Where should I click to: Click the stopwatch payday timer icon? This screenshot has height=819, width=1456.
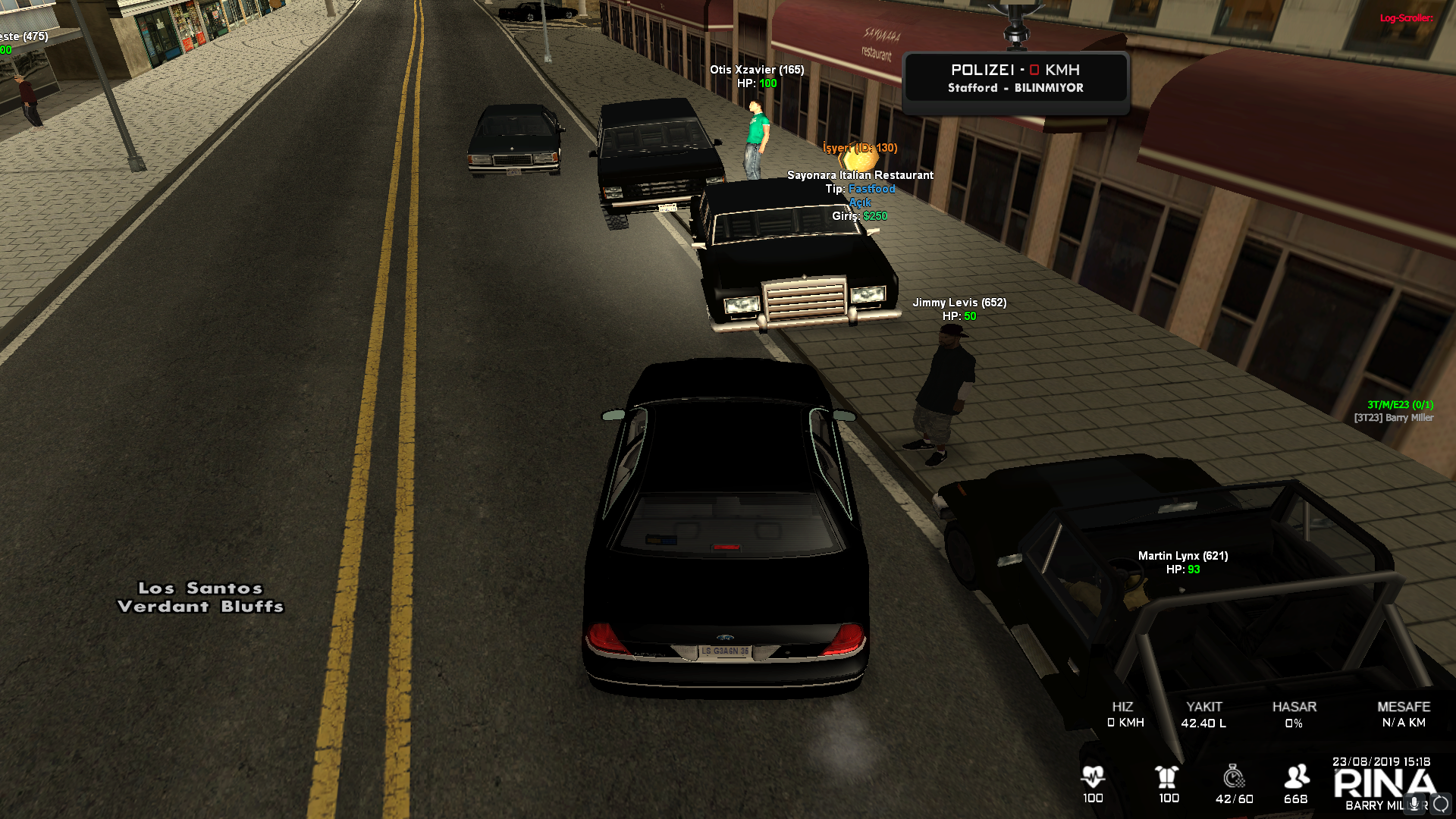point(1234,777)
